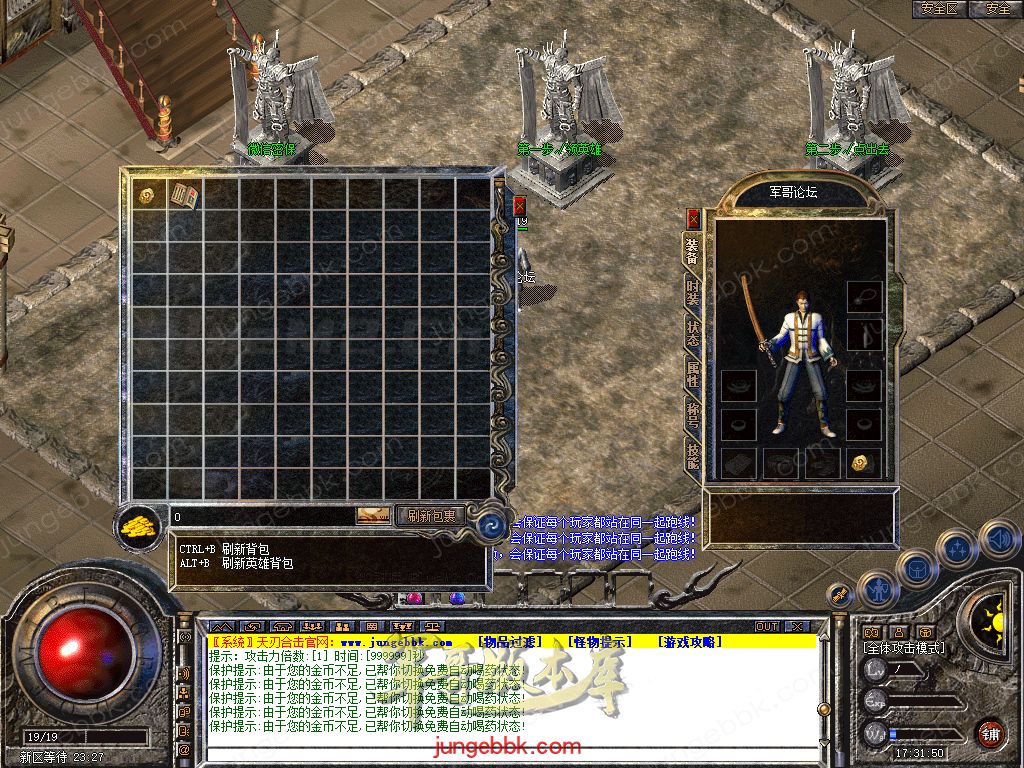Click the OUT button above chat
Image resolution: width=1024 pixels, height=768 pixels.
767,627
